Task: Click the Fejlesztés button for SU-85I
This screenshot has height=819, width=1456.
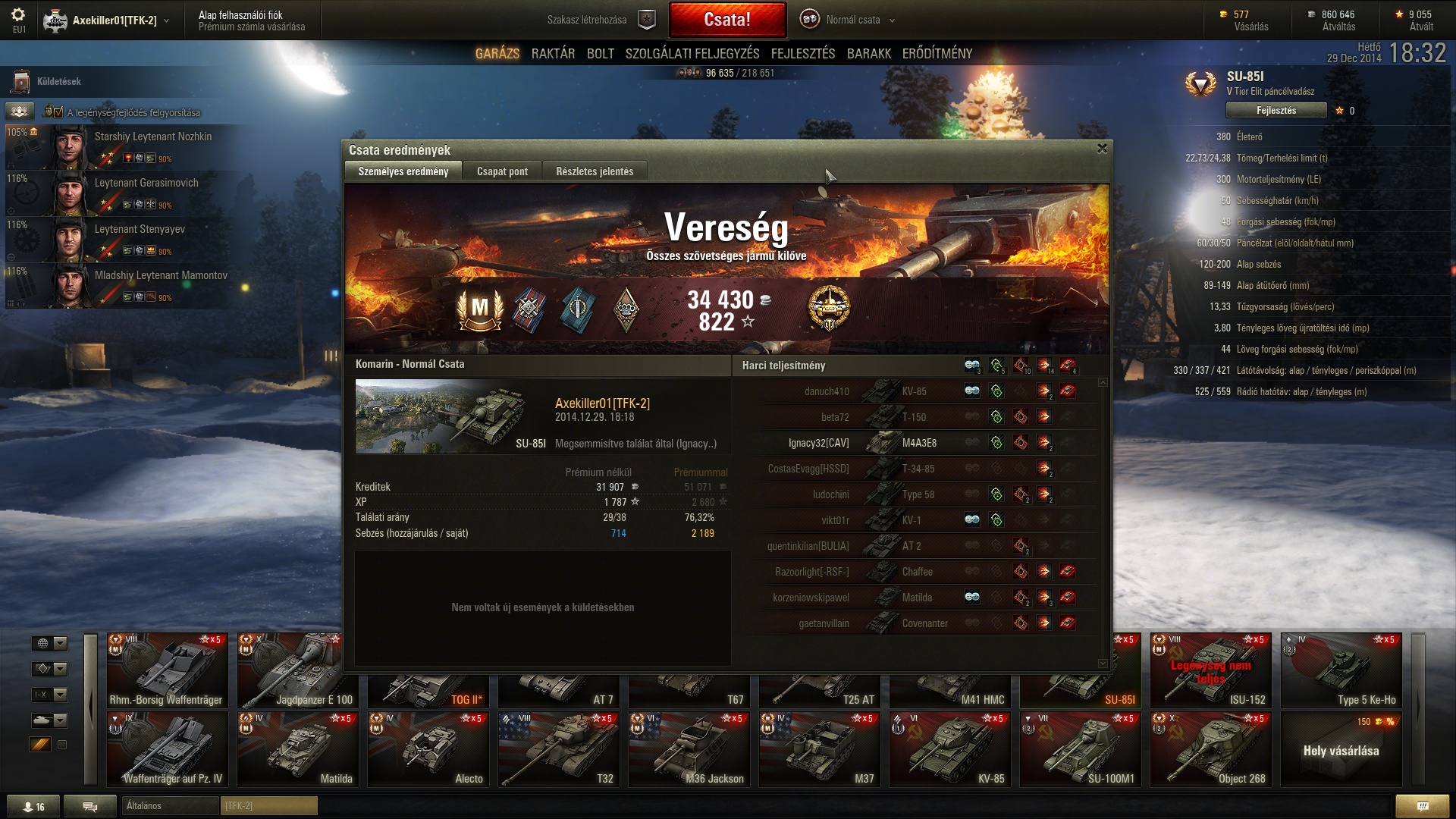Action: pos(1276,111)
